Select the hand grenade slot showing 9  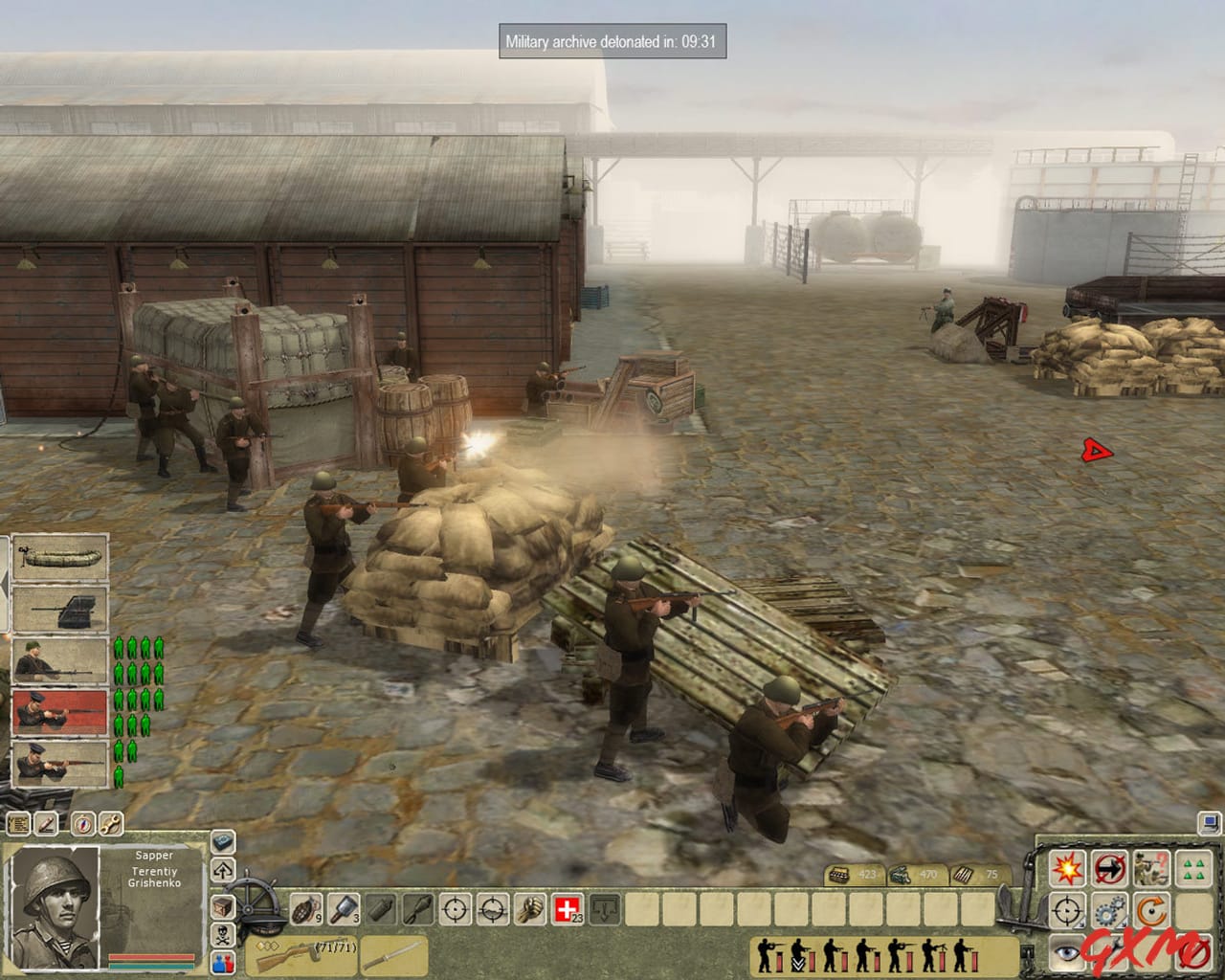(305, 909)
